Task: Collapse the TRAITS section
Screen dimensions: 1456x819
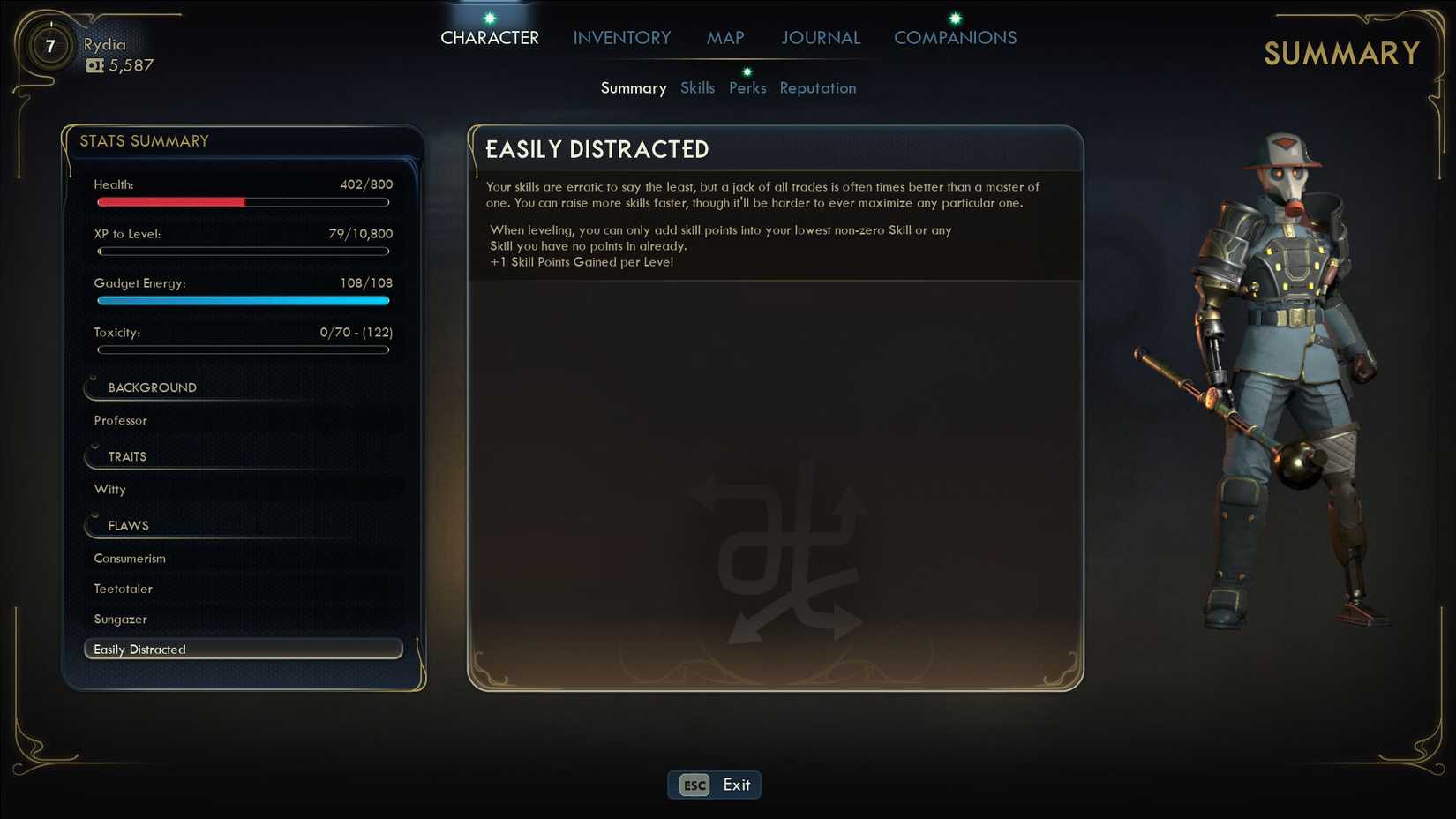Action: click(127, 456)
